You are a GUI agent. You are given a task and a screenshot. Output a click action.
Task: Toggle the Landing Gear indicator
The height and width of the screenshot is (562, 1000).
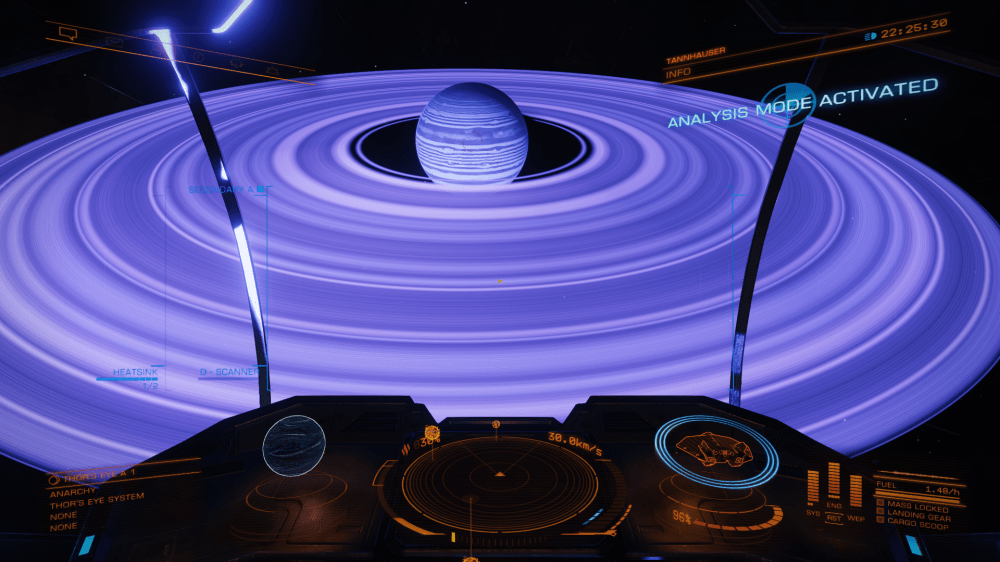tap(913, 514)
